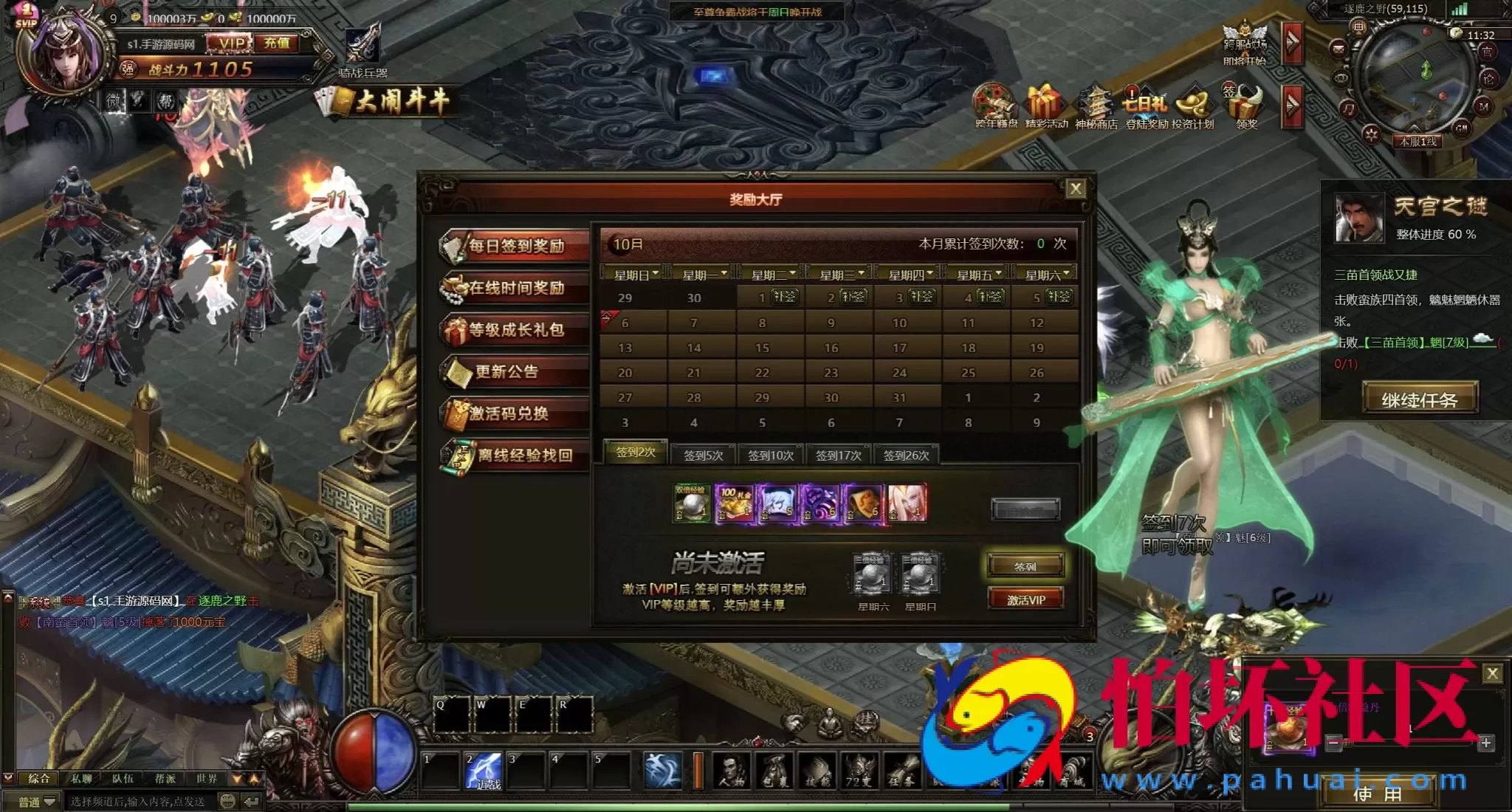The image size is (1512, 812).
Task: Continue the quest with 继续任务
Action: coord(1419,400)
